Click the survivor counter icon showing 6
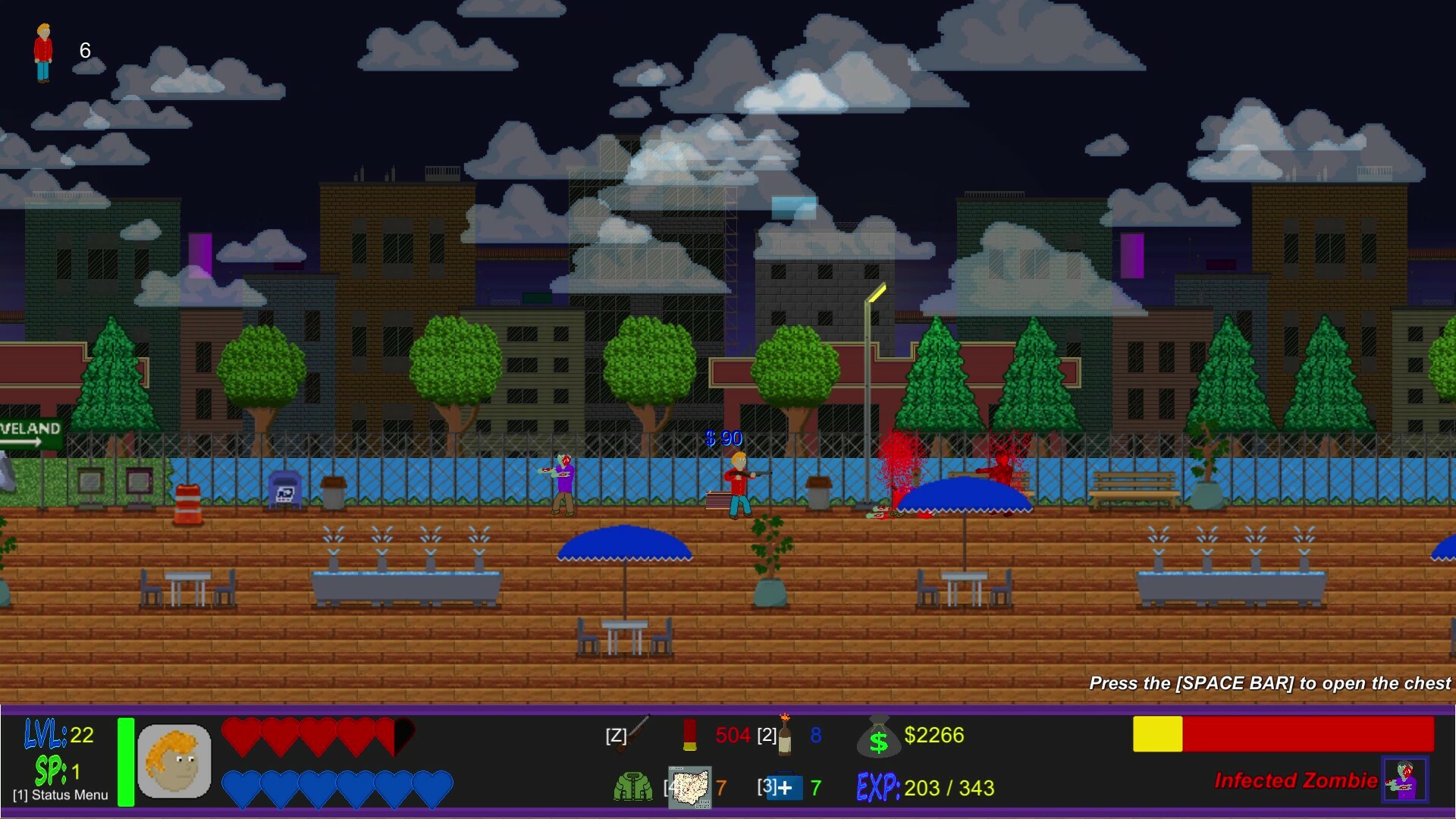The height and width of the screenshot is (819, 1456). click(x=42, y=52)
